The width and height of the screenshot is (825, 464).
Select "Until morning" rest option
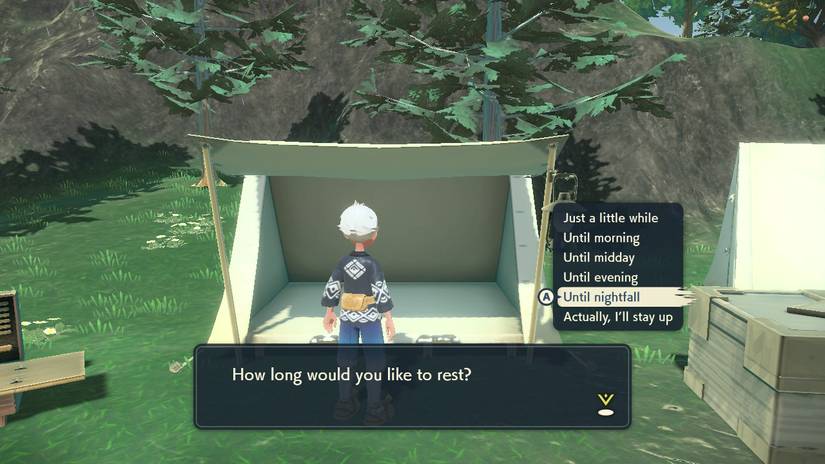(x=601, y=238)
